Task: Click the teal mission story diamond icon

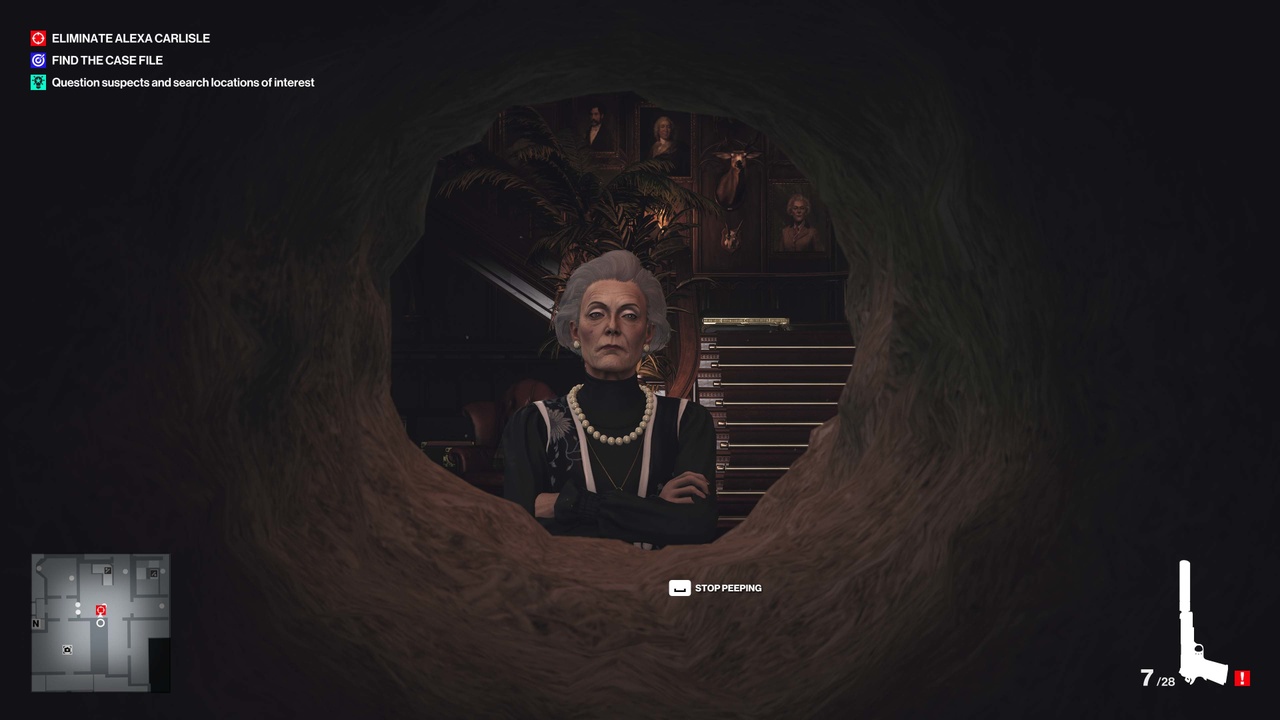Action: [38, 82]
